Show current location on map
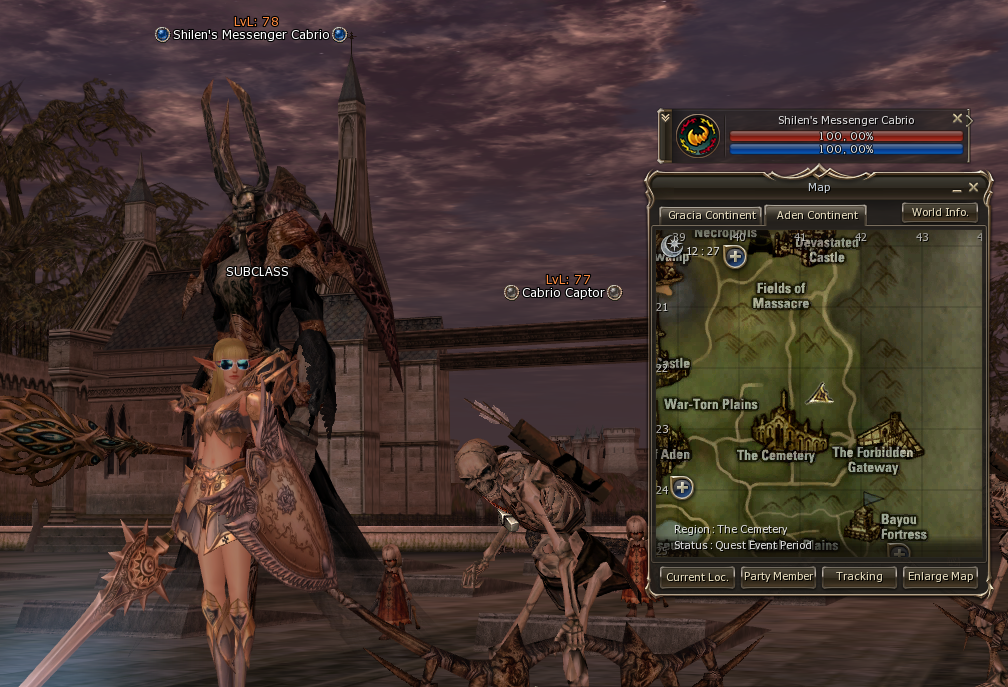Image resolution: width=1008 pixels, height=687 pixels. 698,576
